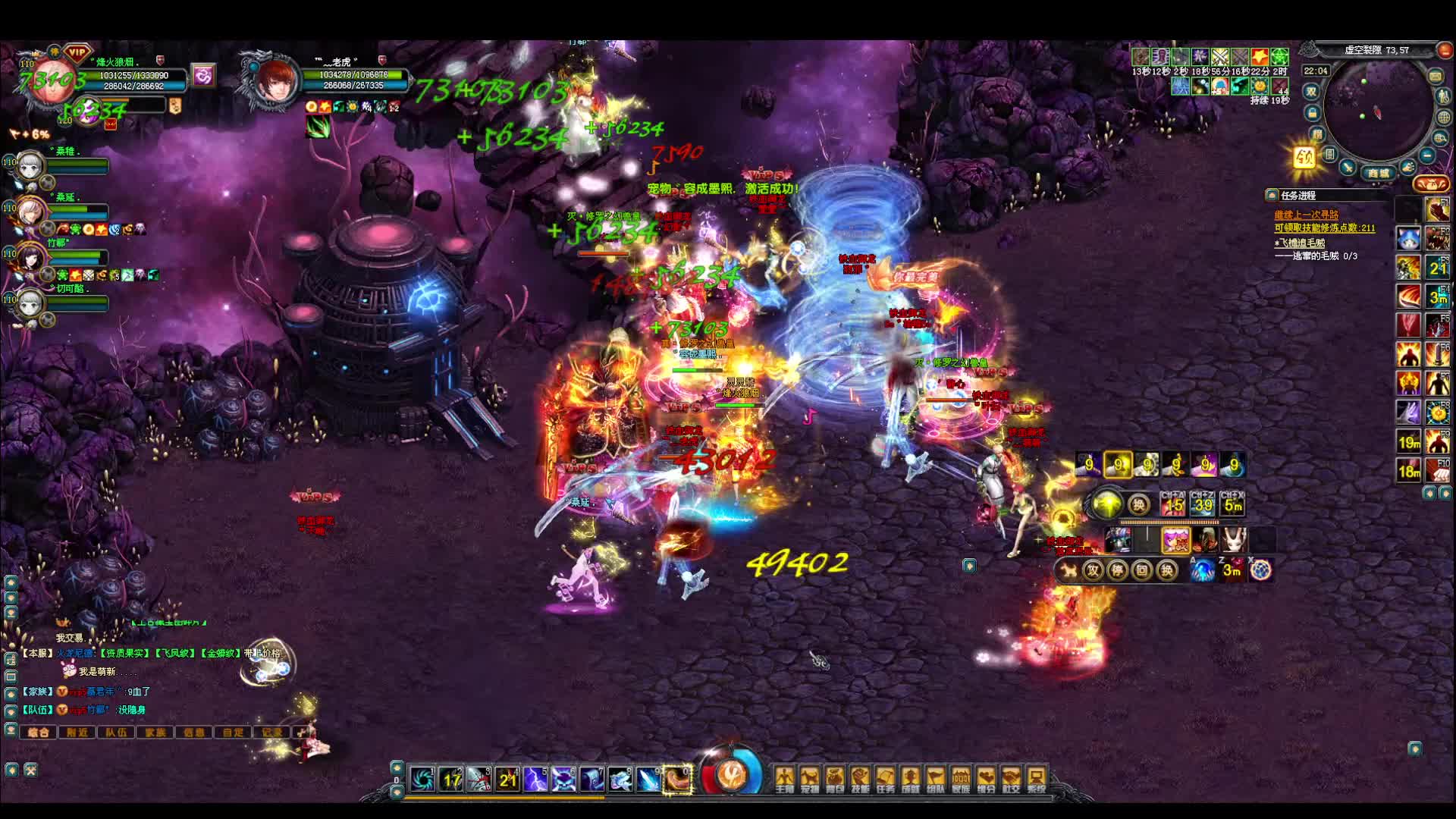Switch chat to the 家族 tab
The width and height of the screenshot is (1456, 819).
coord(155,732)
